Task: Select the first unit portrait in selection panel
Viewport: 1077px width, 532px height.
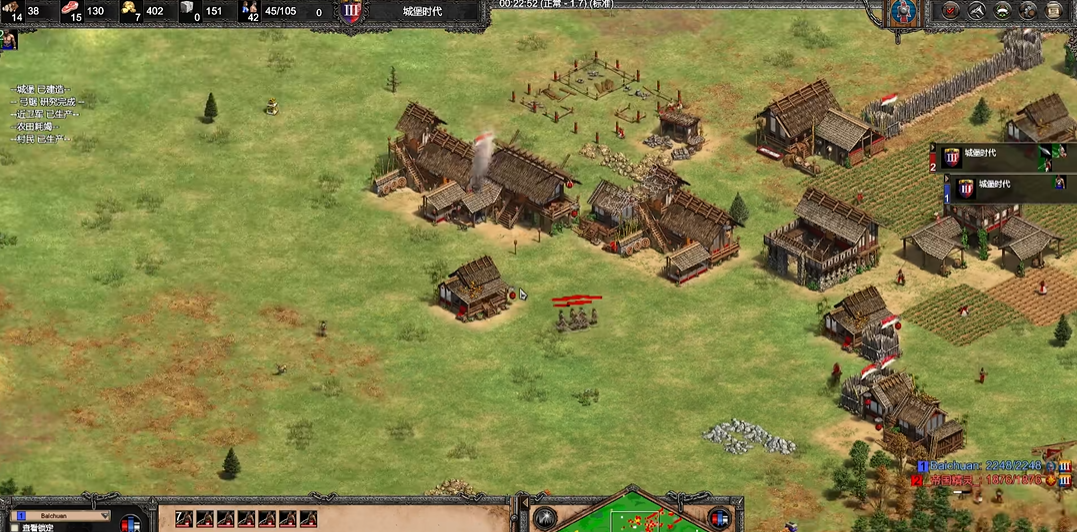Action: [x=184, y=518]
